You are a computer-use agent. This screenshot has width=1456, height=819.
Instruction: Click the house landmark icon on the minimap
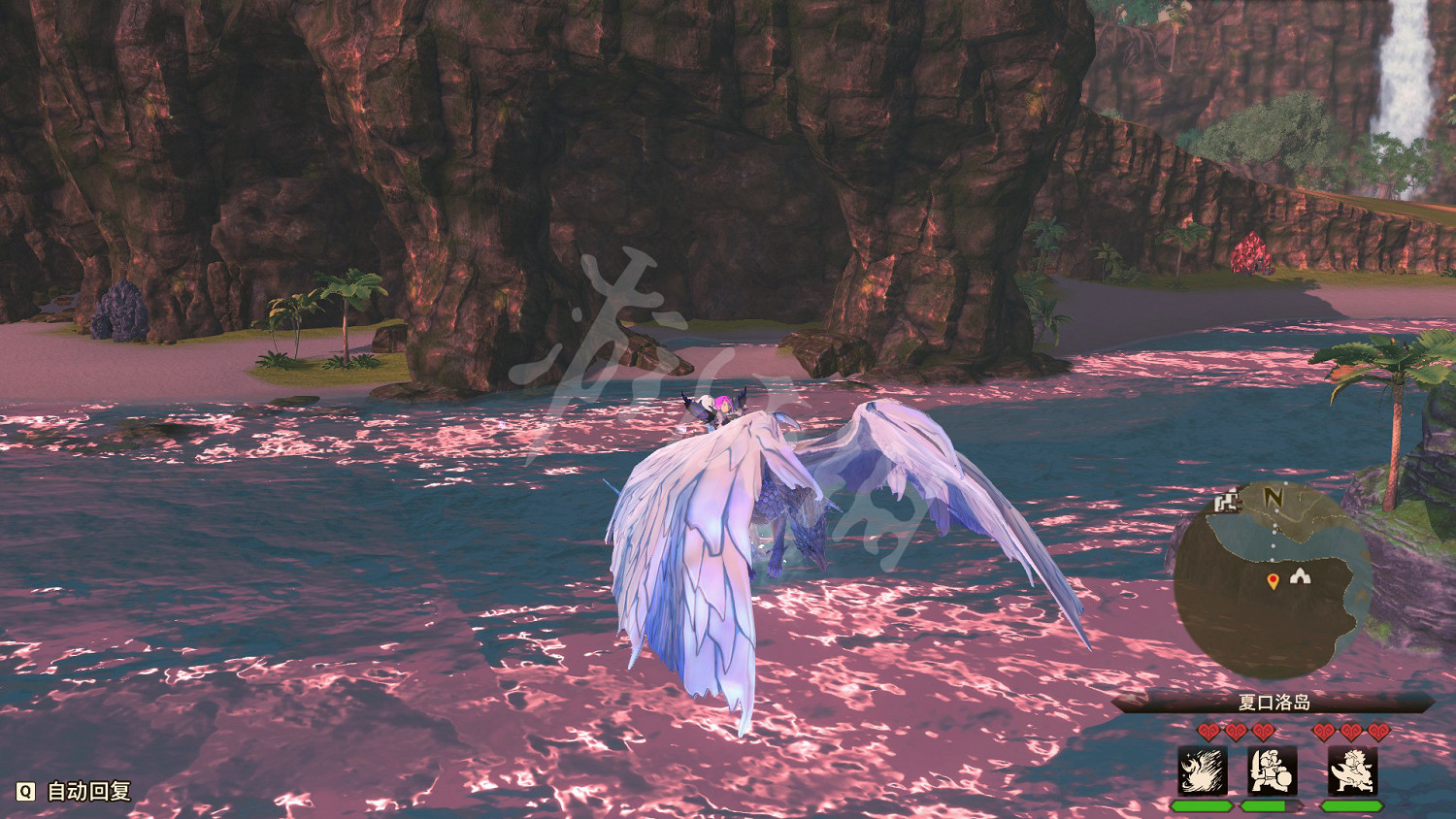click(x=1300, y=576)
